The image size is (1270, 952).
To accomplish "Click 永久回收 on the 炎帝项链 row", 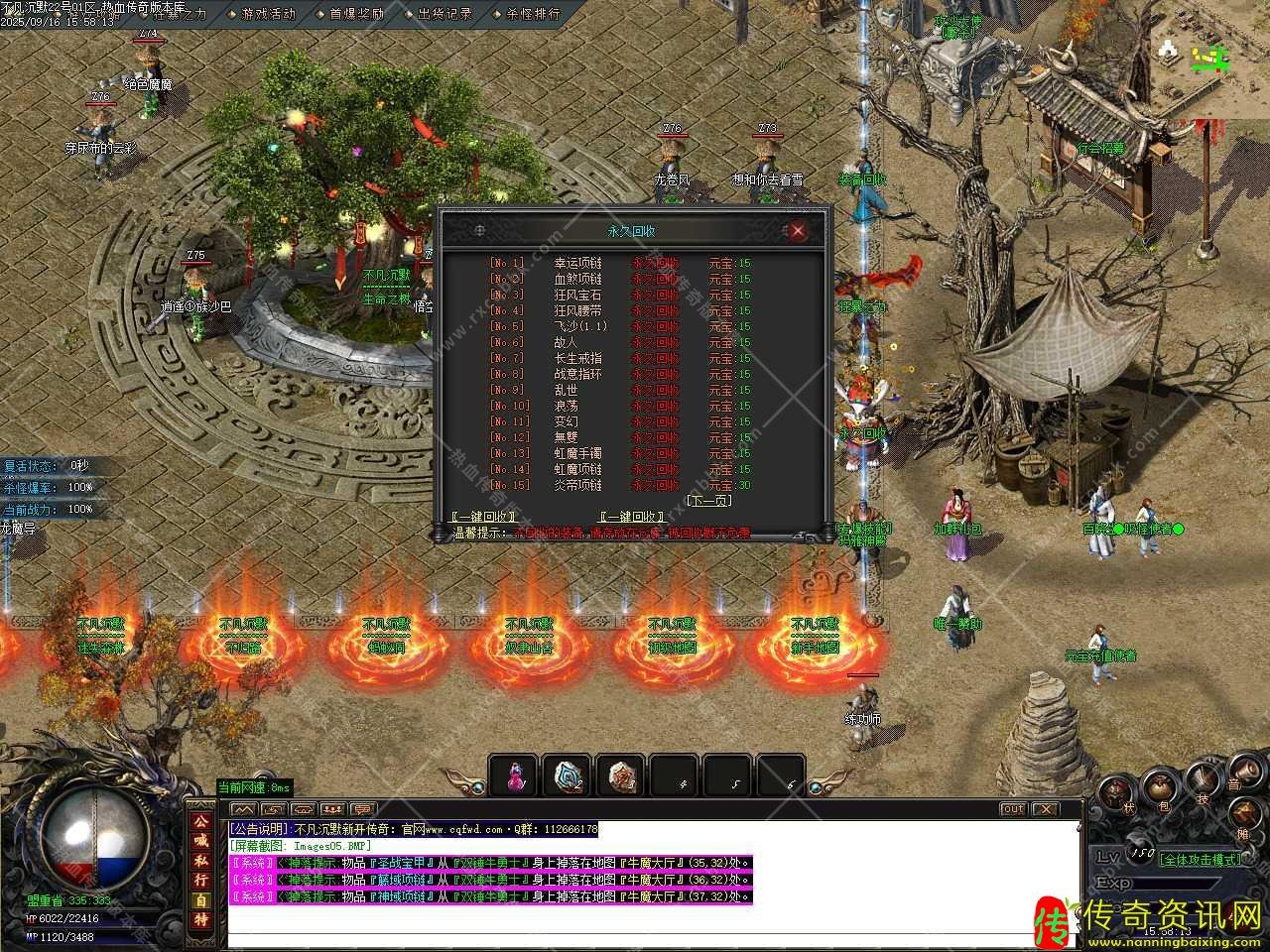I will pyautogui.click(x=656, y=485).
